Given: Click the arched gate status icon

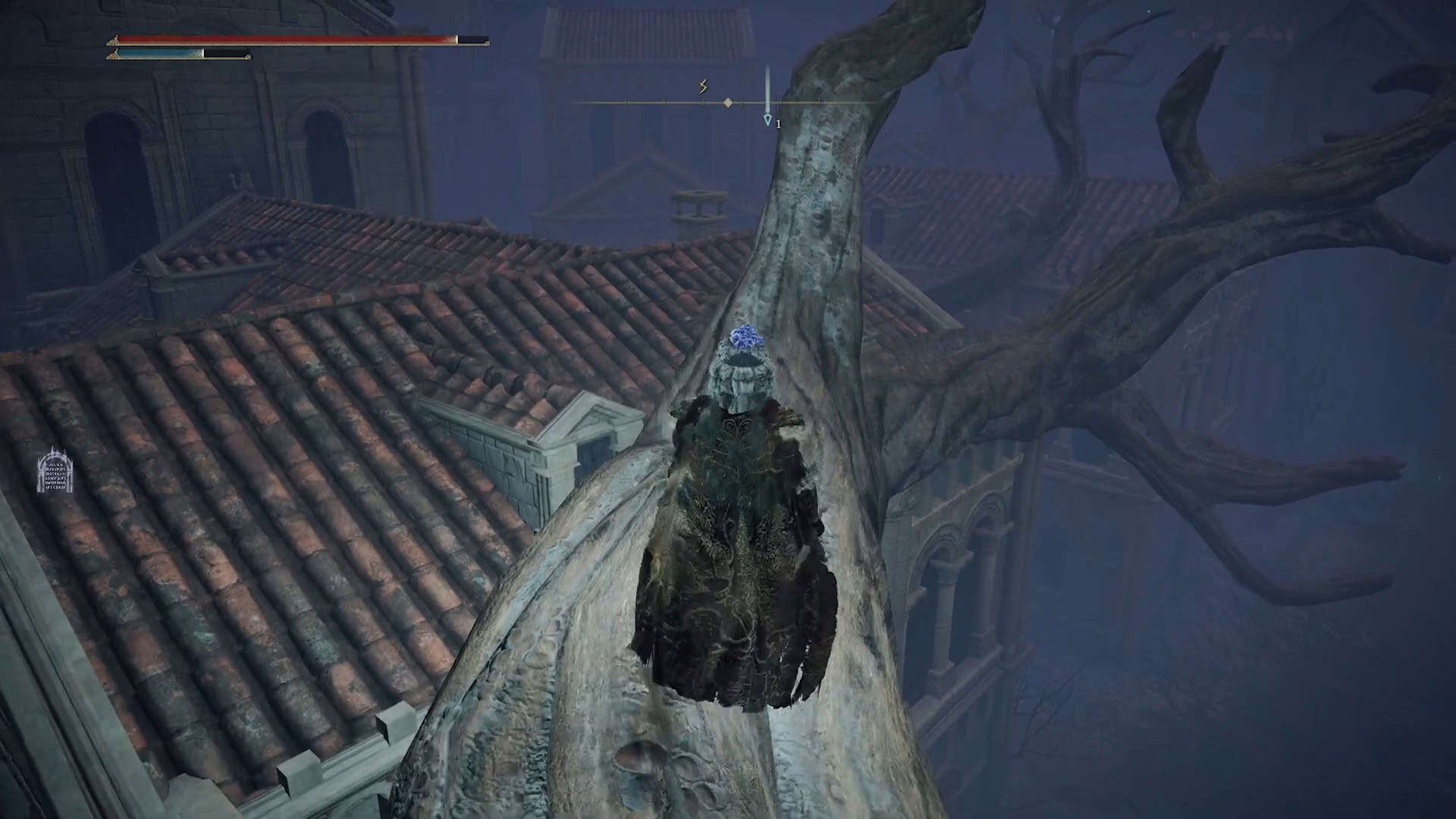Looking at the screenshot, I should point(55,470).
